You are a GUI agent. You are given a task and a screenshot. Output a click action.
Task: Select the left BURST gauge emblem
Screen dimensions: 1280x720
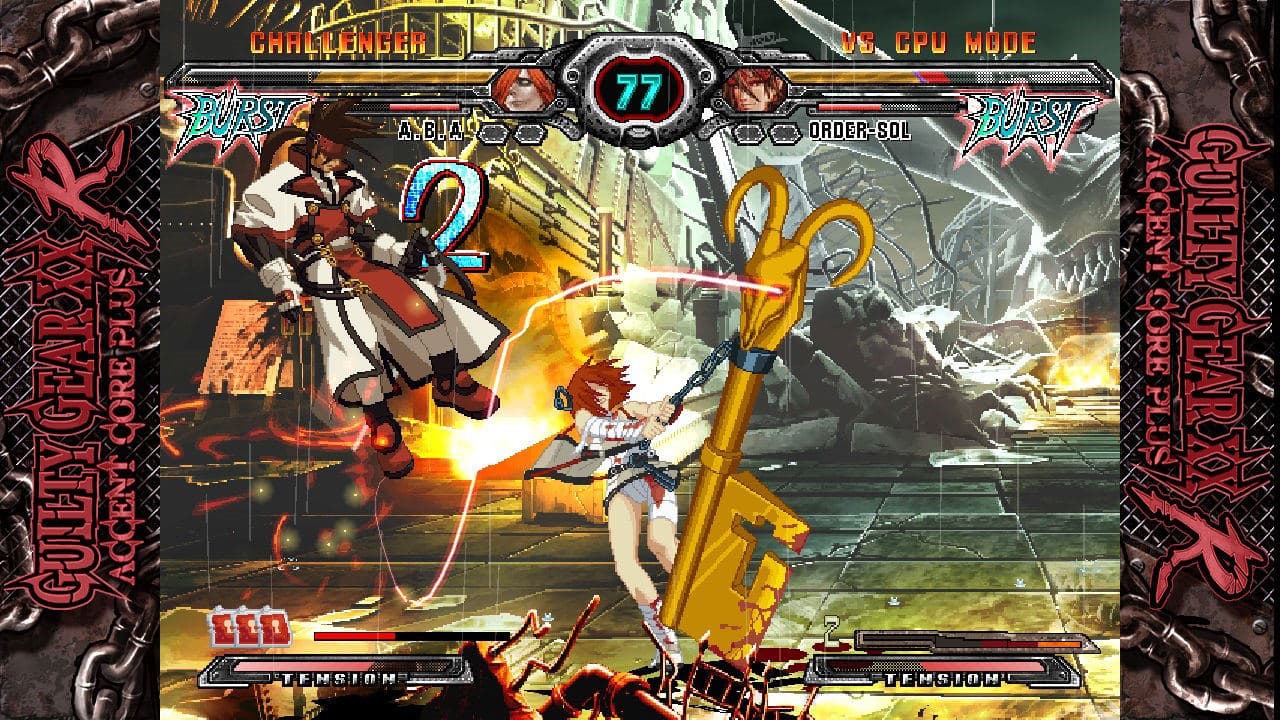[x=237, y=118]
